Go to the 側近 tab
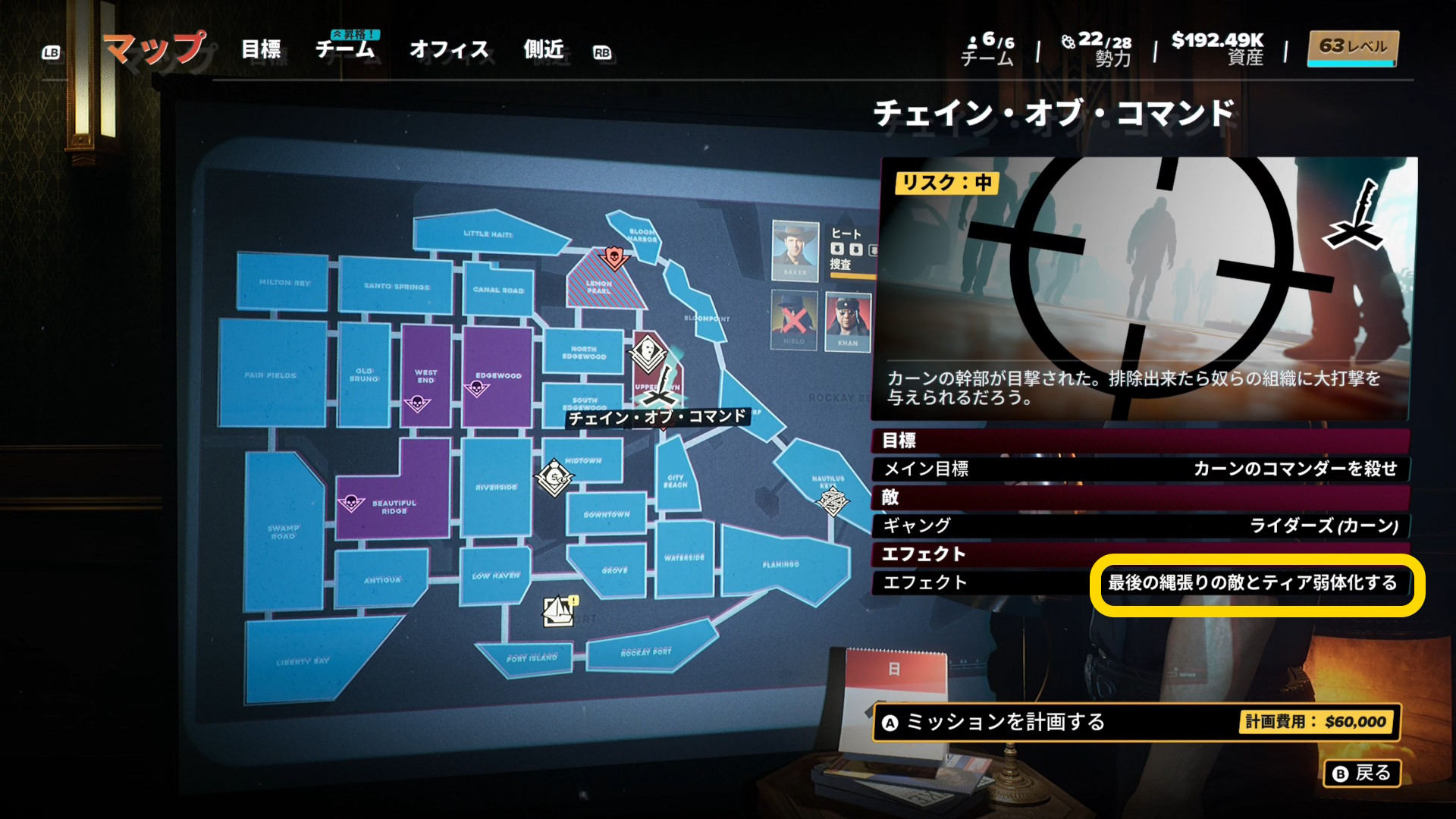This screenshot has height=819, width=1456. (544, 50)
